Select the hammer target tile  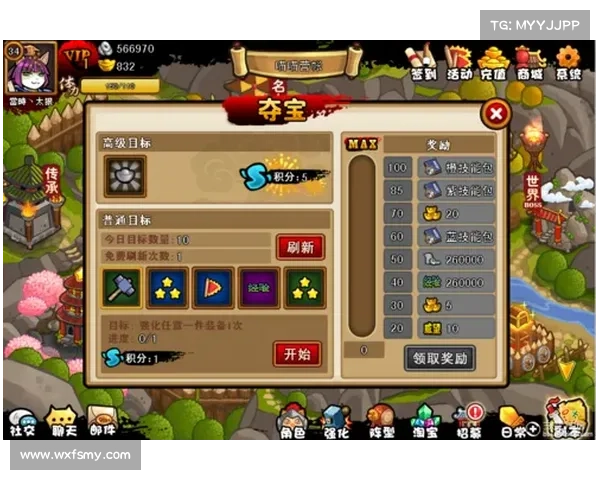point(122,289)
